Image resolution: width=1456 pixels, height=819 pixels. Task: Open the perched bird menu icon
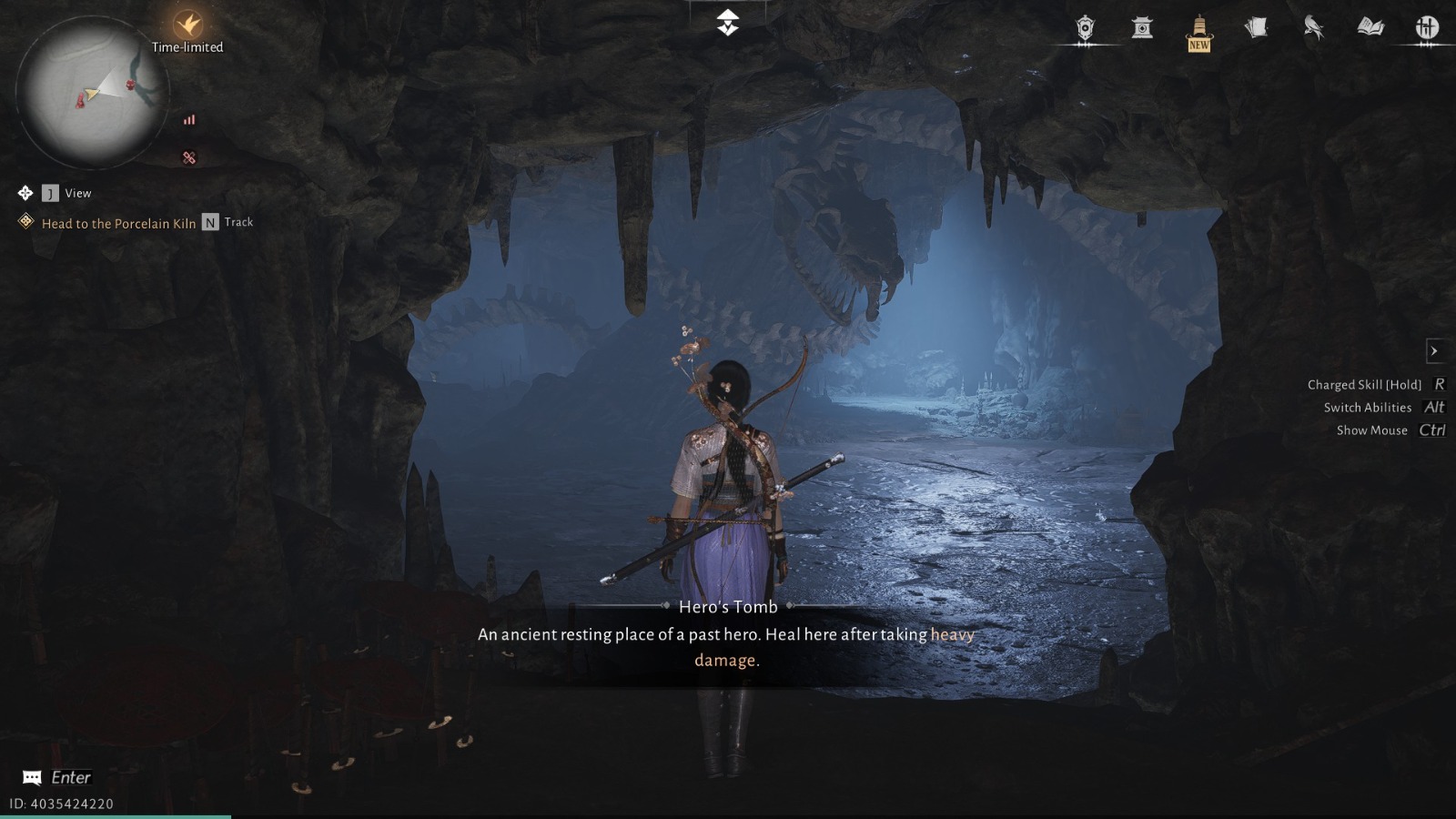(1313, 28)
